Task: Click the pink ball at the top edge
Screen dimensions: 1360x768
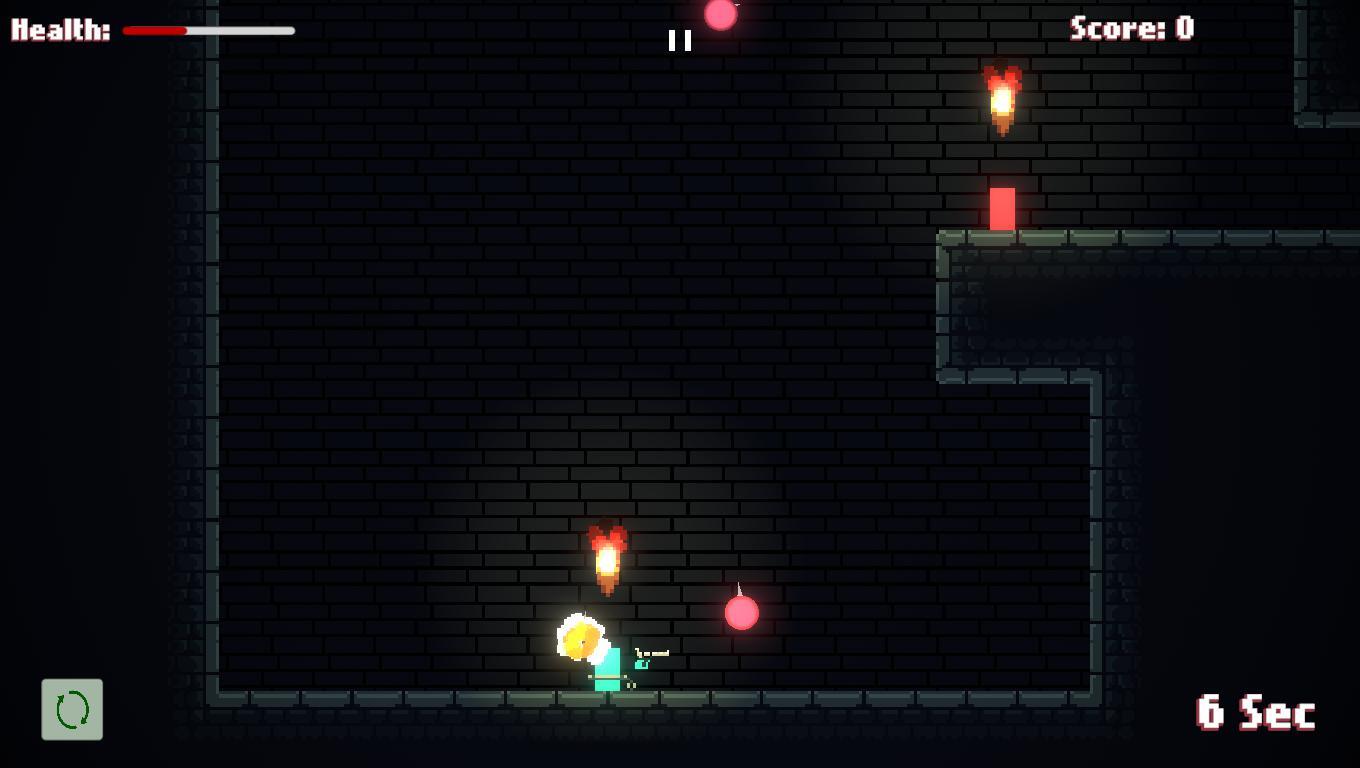Action: 722,13
